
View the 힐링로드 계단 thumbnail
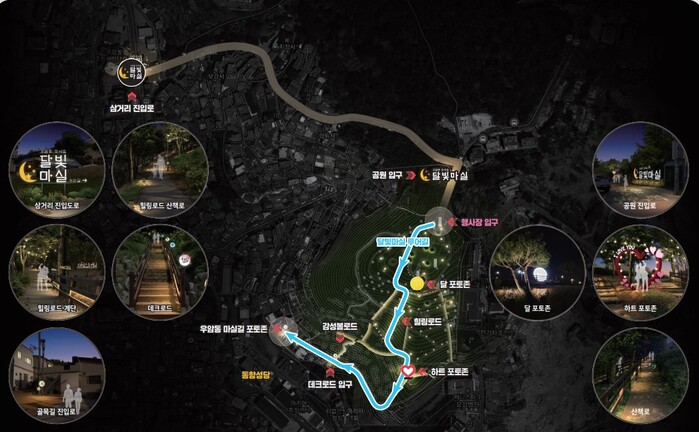(x=55, y=270)
